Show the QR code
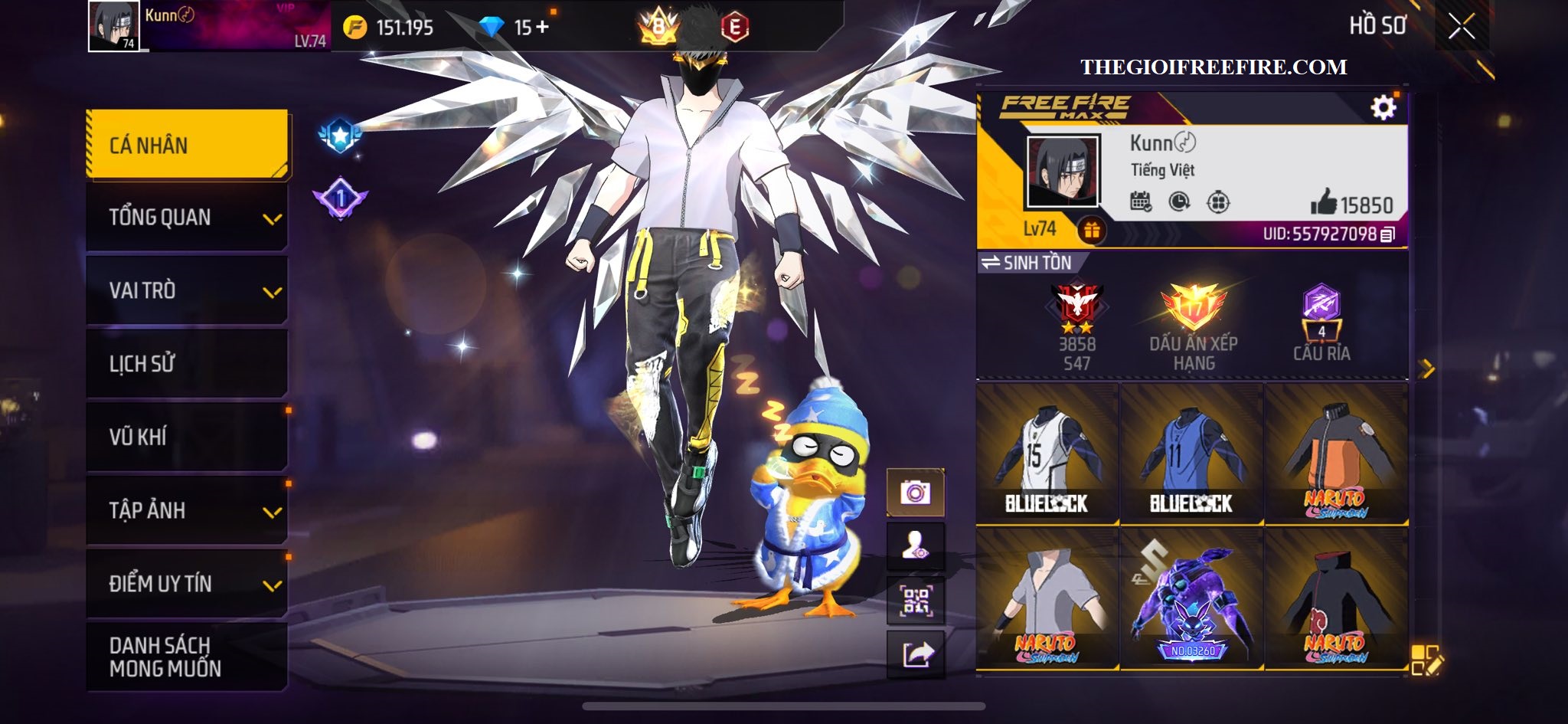1568x724 pixels. pos(916,601)
